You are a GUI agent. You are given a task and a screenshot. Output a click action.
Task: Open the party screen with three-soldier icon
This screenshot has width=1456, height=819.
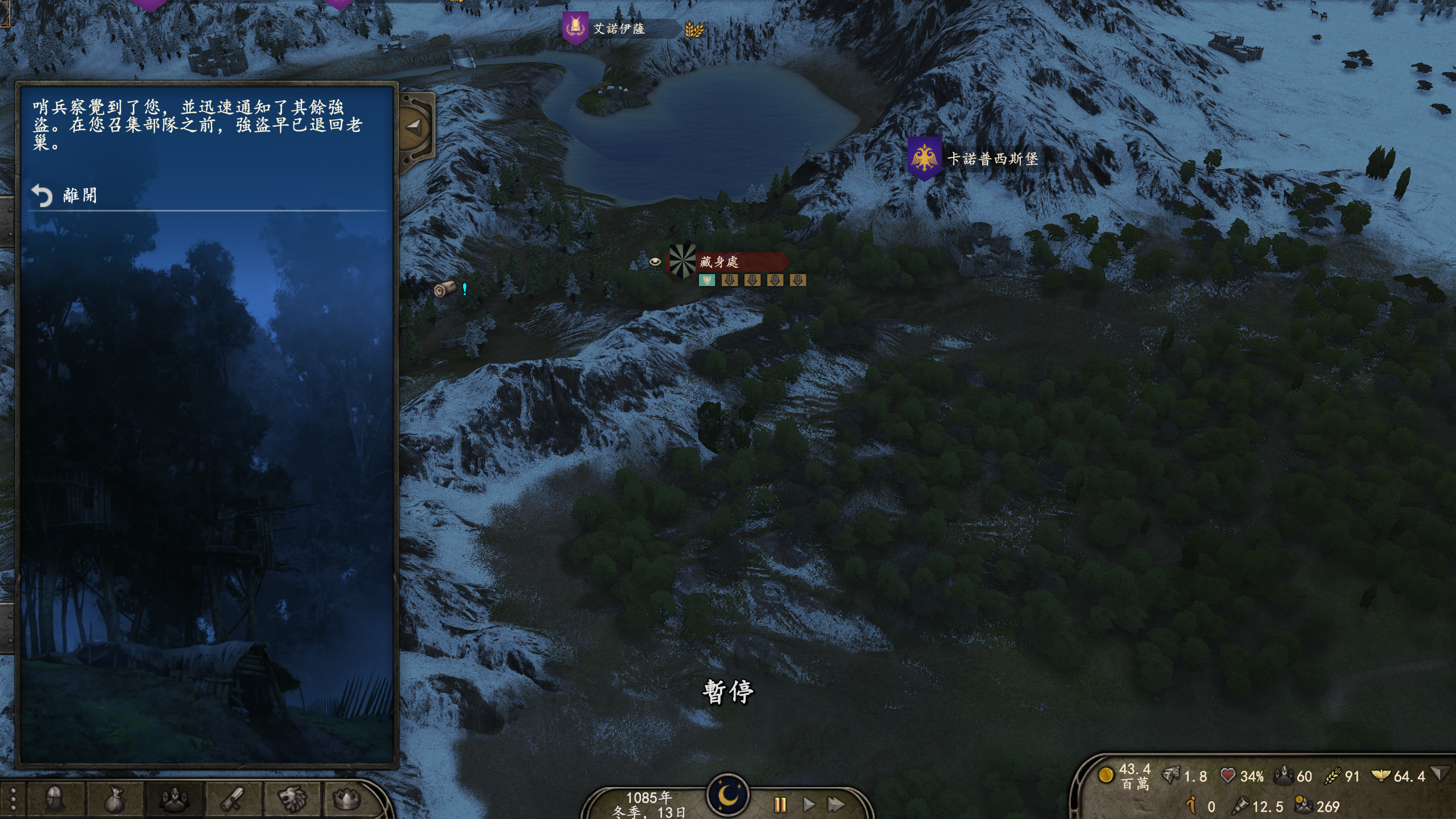[x=173, y=799]
